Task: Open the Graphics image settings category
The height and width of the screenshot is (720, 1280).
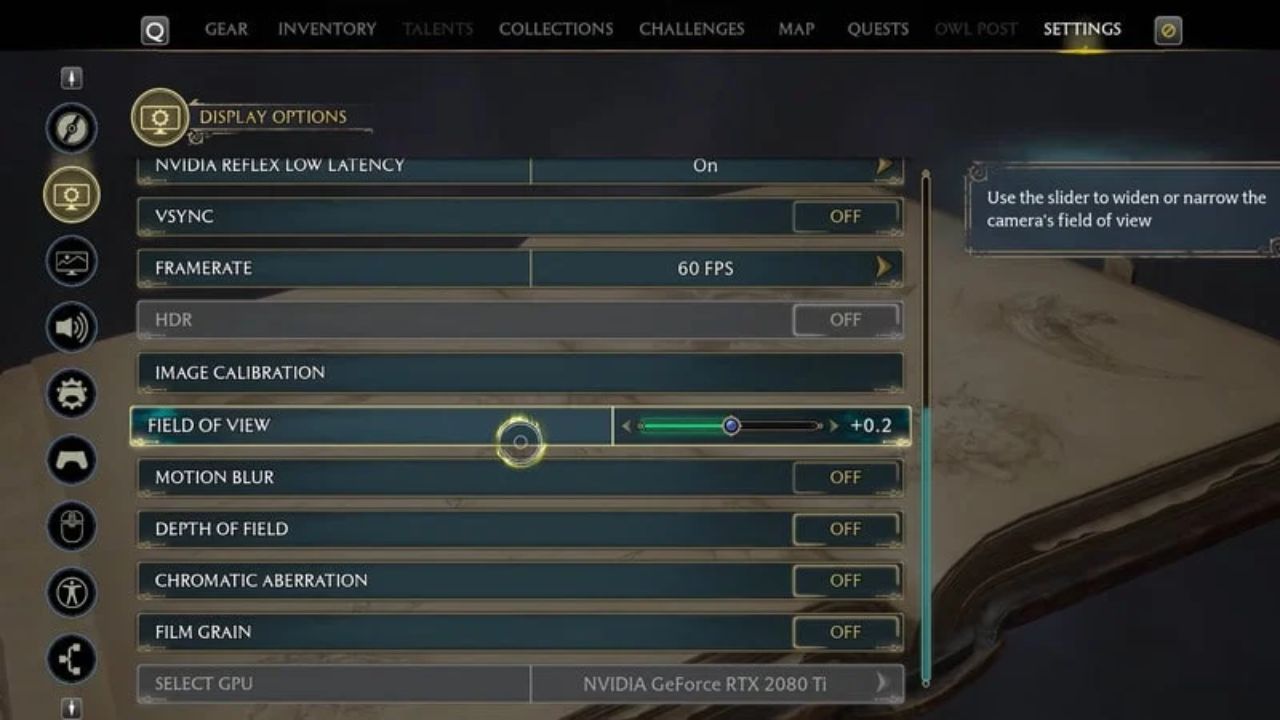Action: [71, 262]
